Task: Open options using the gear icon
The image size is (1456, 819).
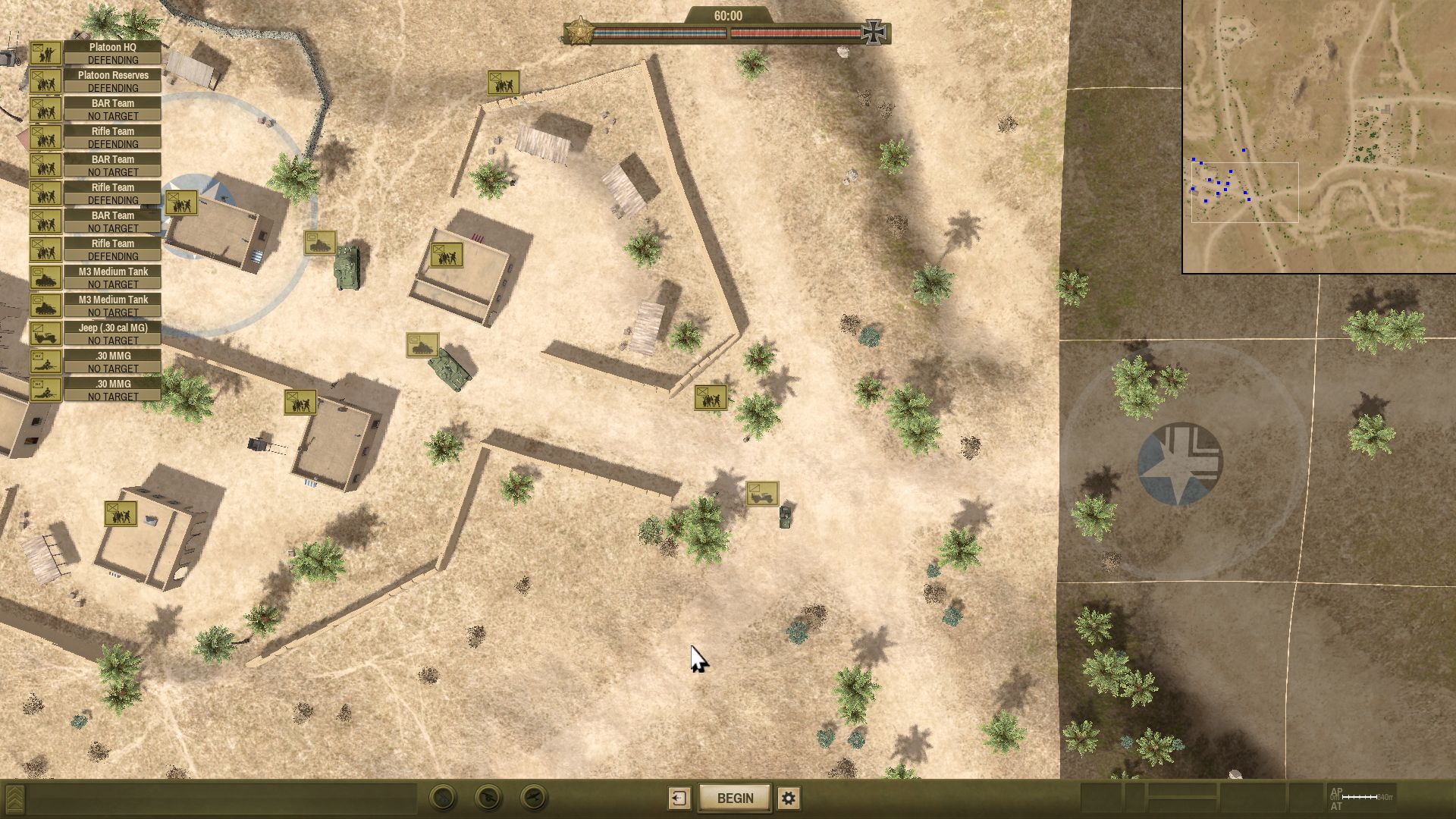Action: [x=789, y=798]
